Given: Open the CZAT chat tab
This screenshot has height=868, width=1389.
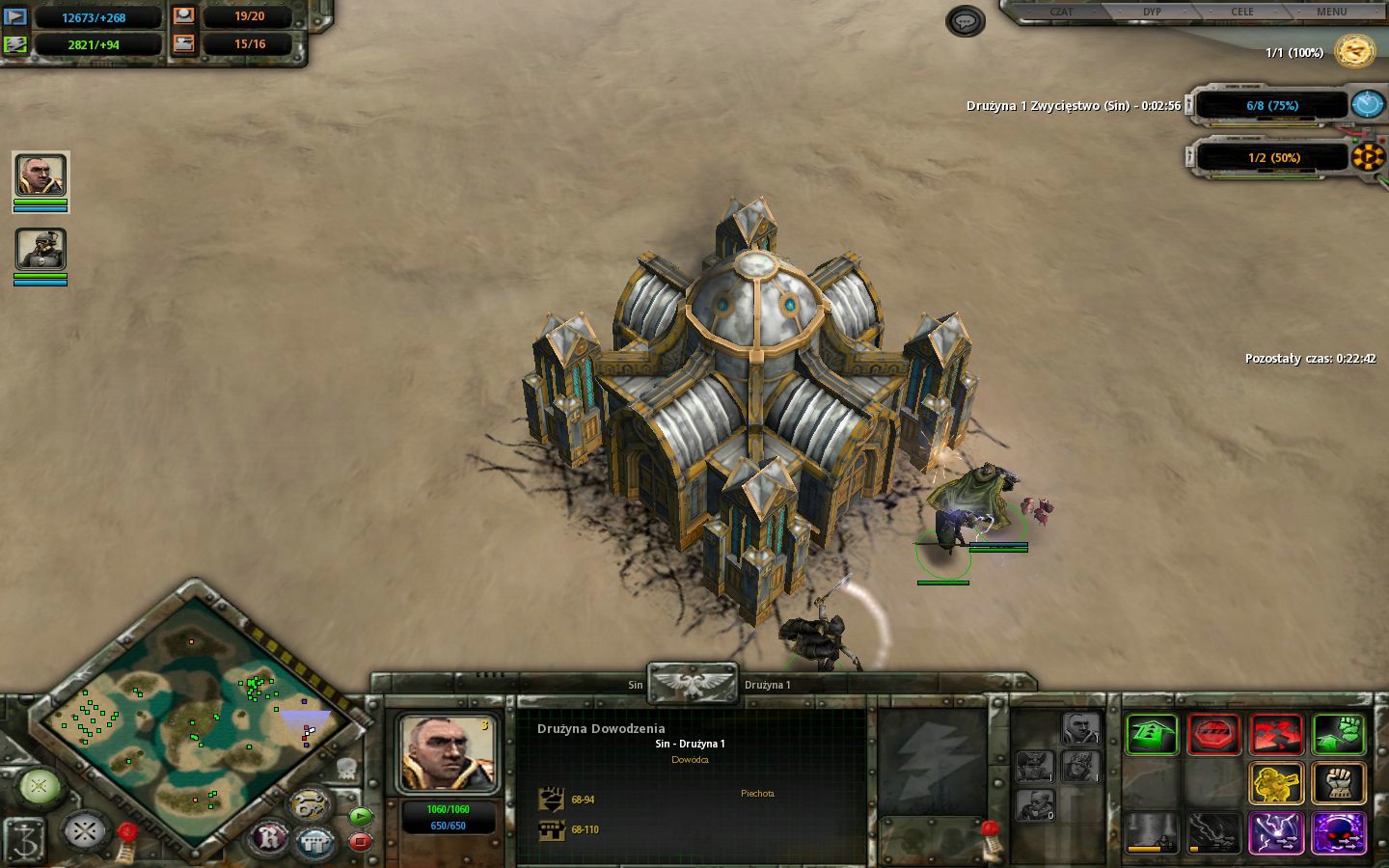Looking at the screenshot, I should click(x=1061, y=12).
